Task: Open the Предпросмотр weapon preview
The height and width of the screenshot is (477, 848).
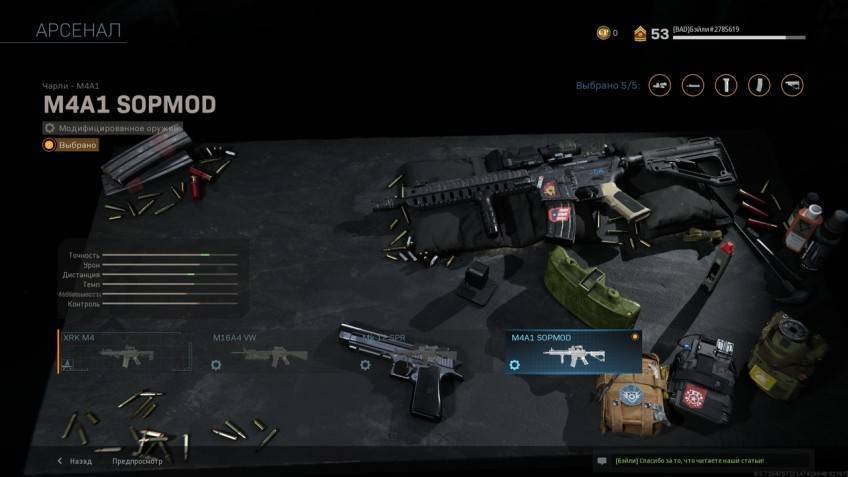Action: pos(137,461)
